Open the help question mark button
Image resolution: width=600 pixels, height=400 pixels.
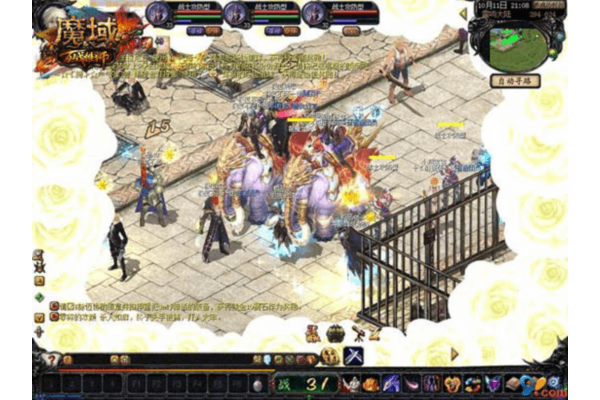(51, 359)
